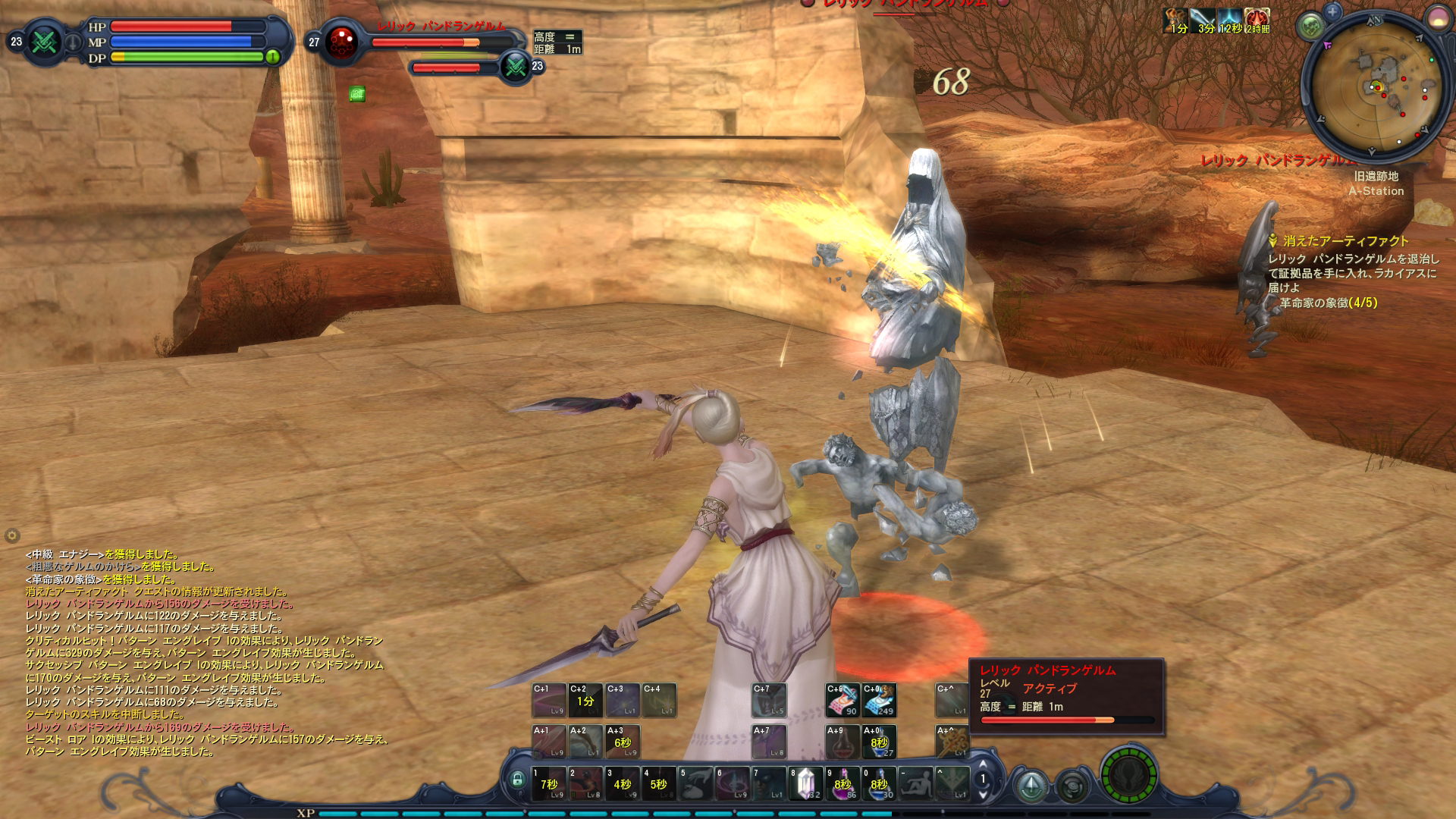
Task: Use the blue potion in hotbar slot 0
Action: point(878,783)
